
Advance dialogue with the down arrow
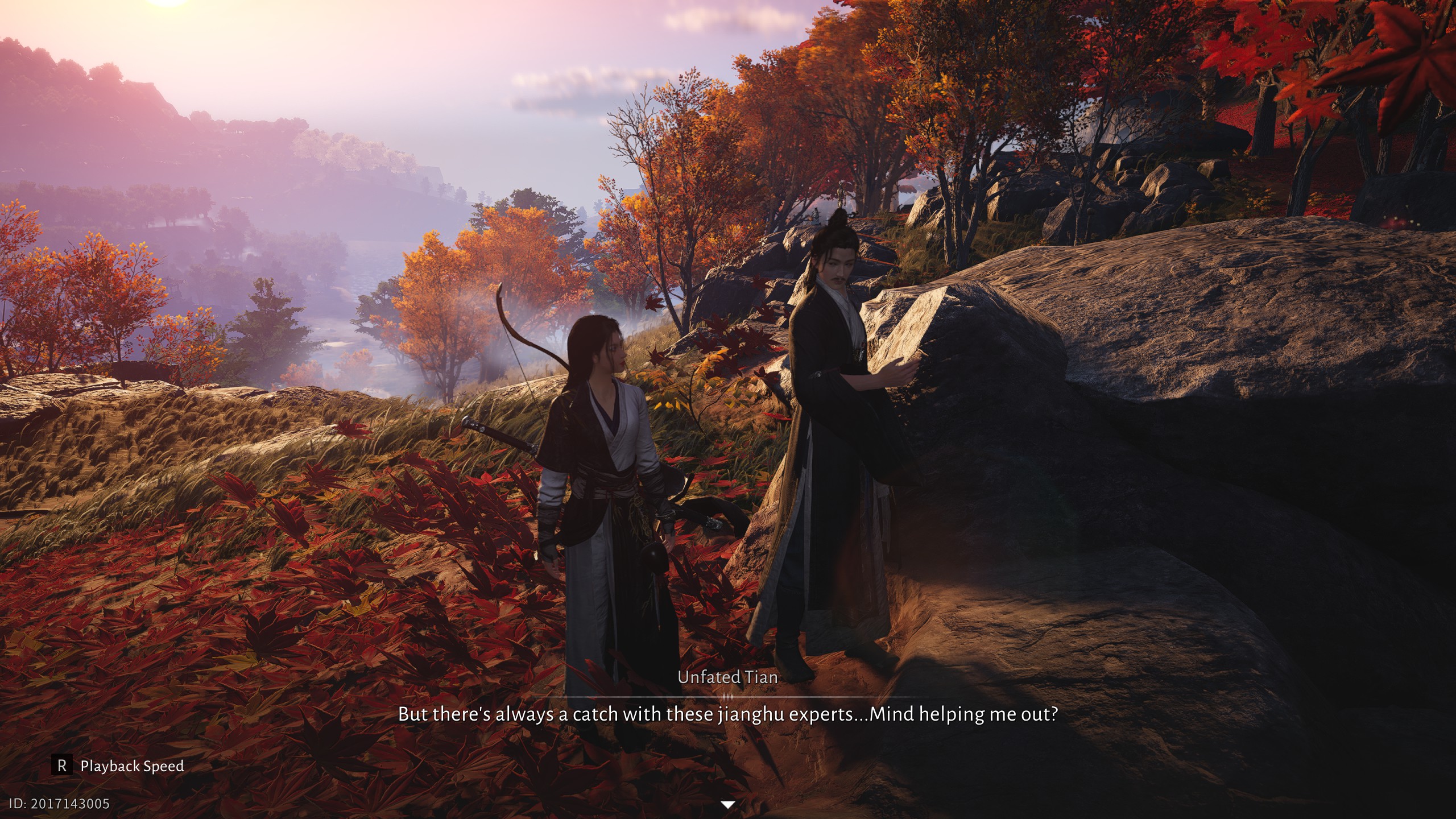(727, 804)
